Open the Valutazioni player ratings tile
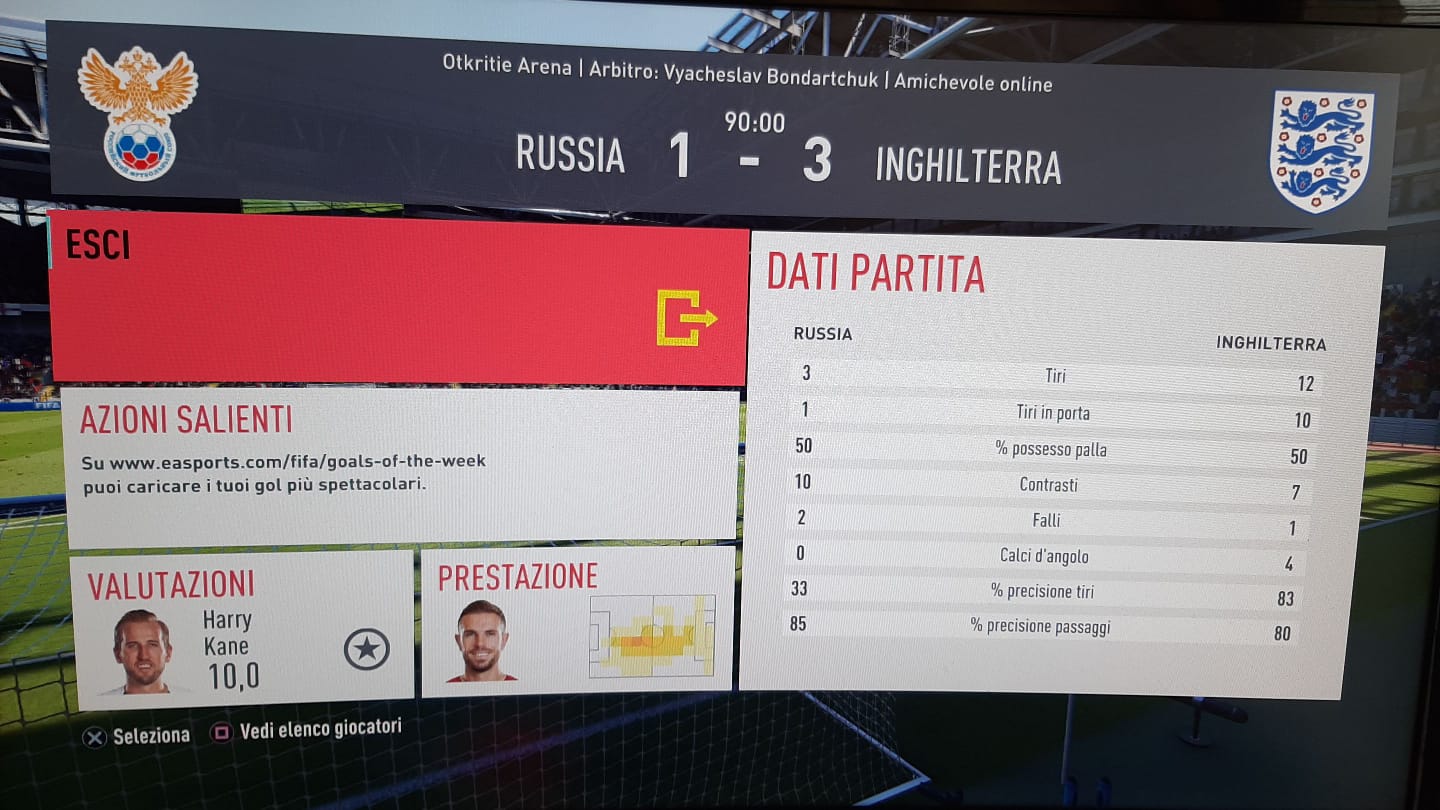1440x810 pixels. click(243, 627)
